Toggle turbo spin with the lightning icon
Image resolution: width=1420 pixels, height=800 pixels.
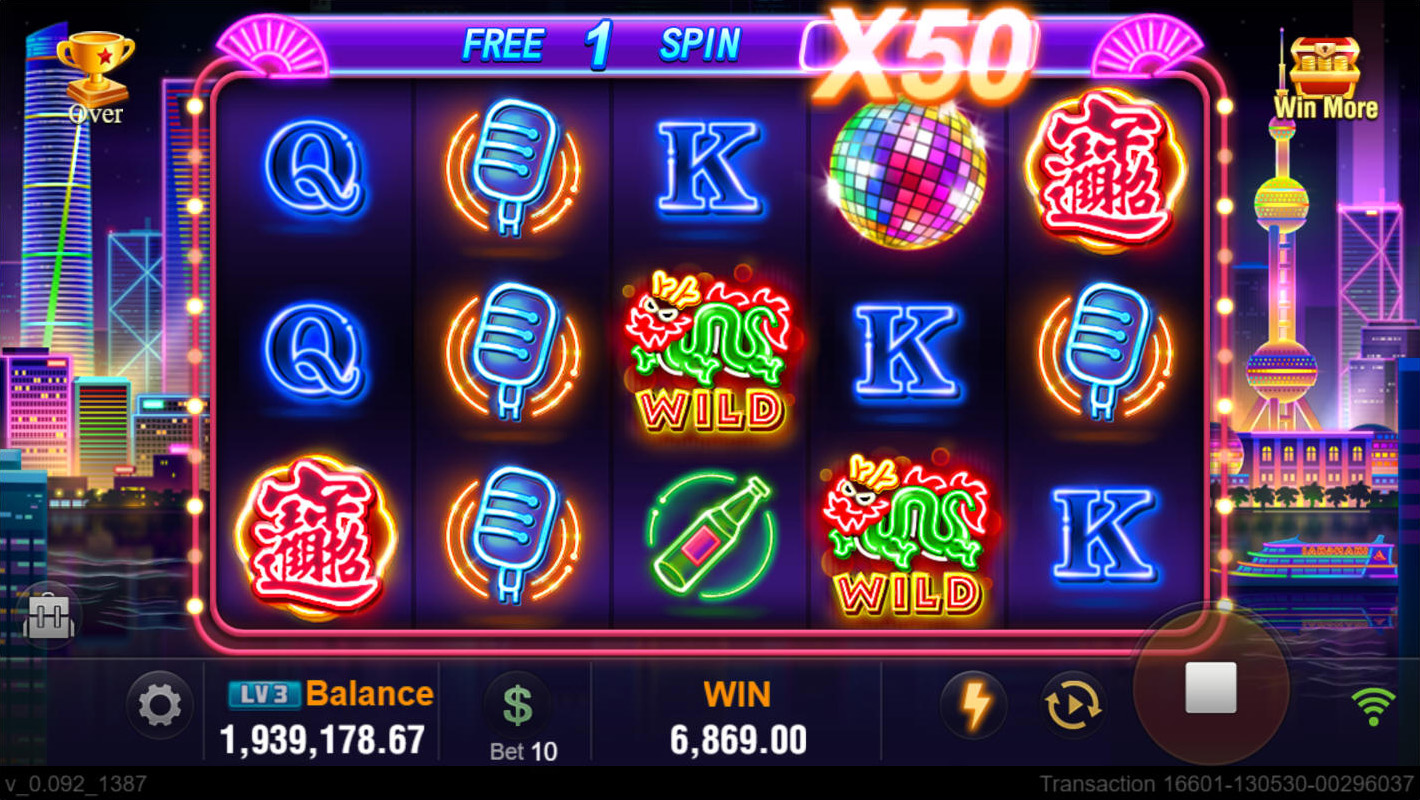973,704
